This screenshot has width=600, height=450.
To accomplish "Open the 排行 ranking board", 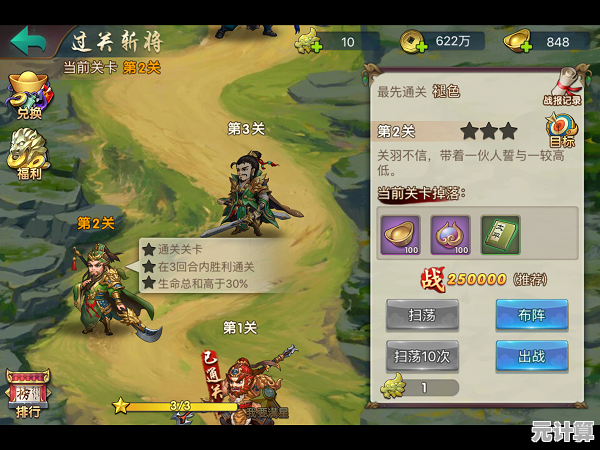I will click(x=28, y=393).
